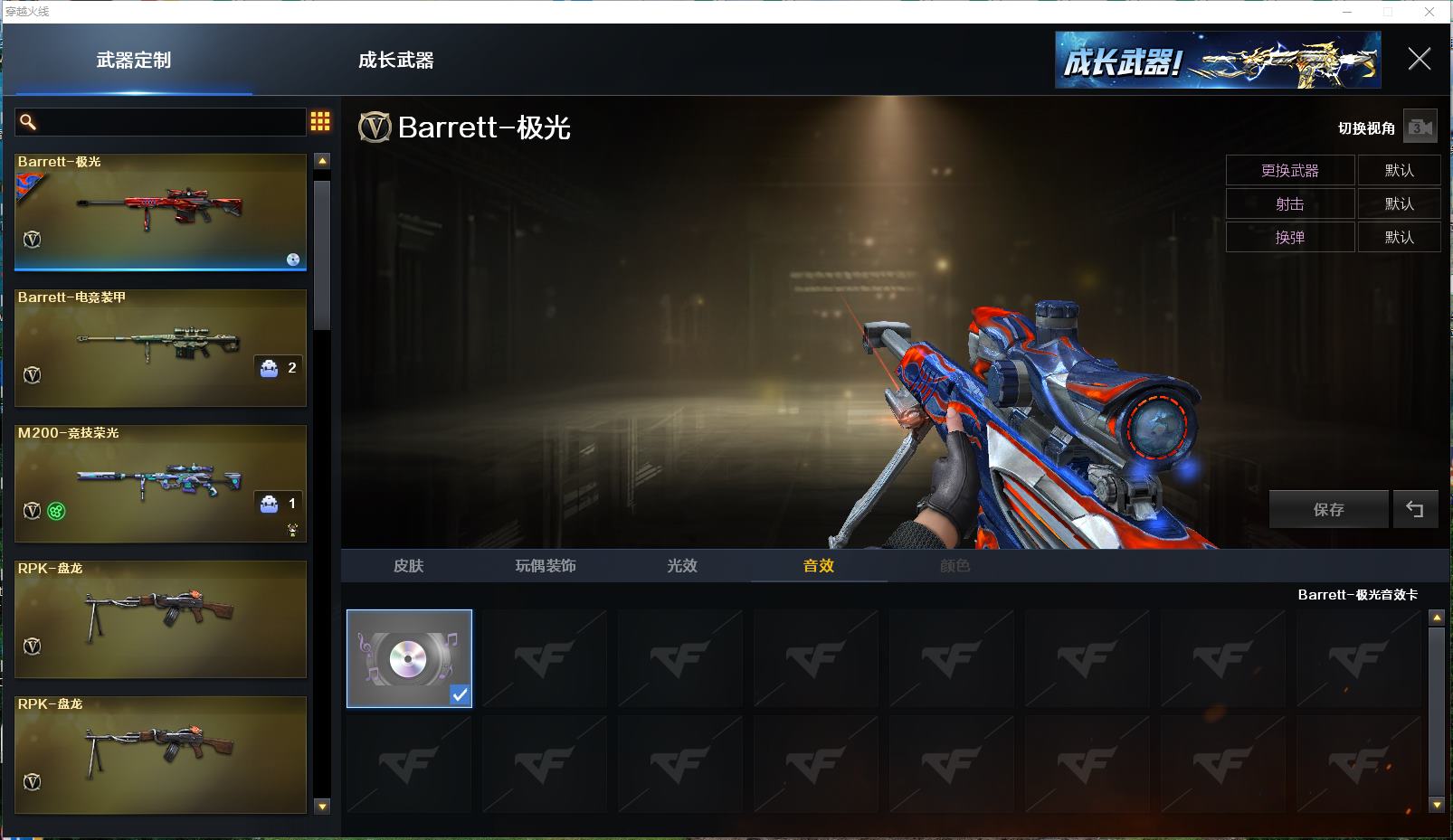Select the 音效 tab
Viewport: 1453px width, 840px height.
pos(818,566)
